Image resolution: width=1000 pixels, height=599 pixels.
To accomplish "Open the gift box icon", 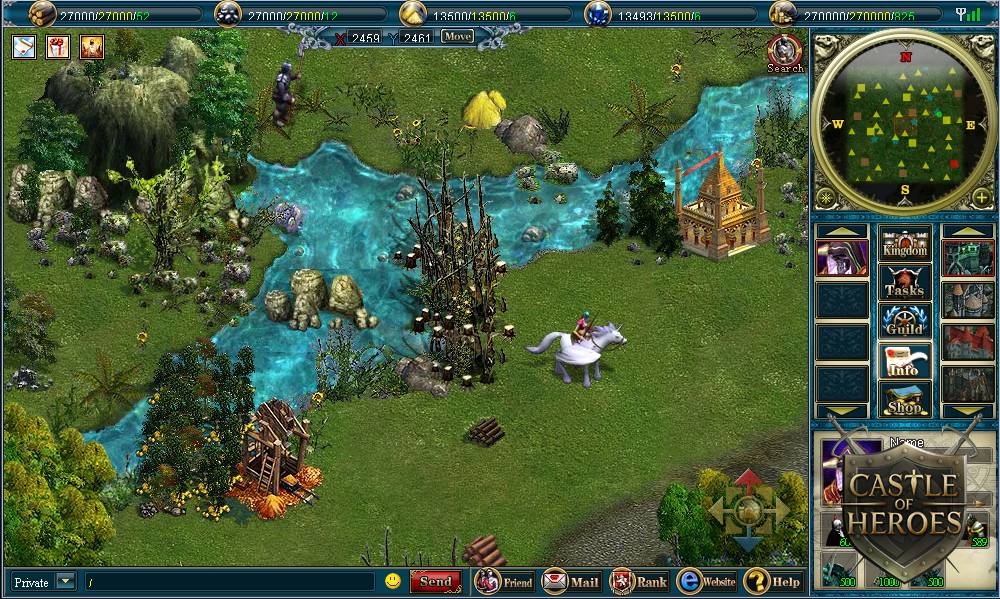I will (x=58, y=46).
